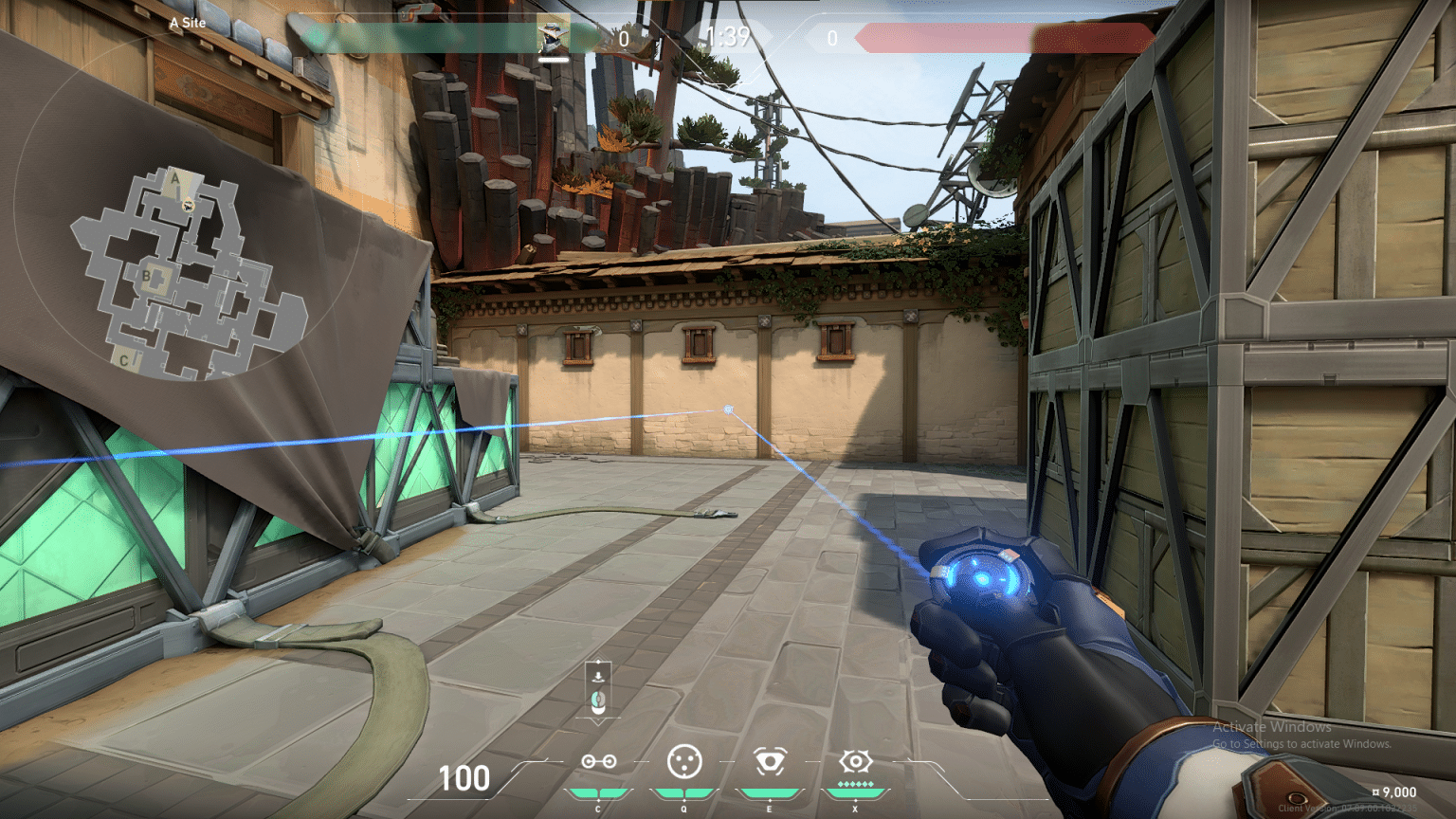
Task: Click the A site marker on the minimap
Action: pyautogui.click(x=174, y=177)
